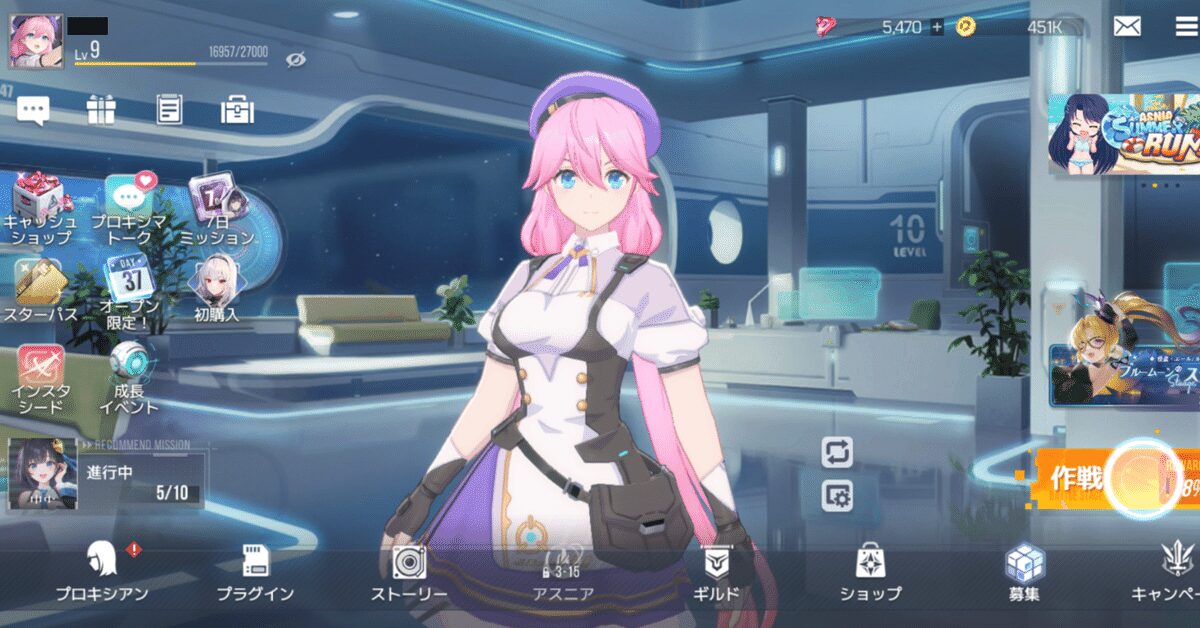Open the ショップ shop menu
1200x628 pixels.
(869, 572)
